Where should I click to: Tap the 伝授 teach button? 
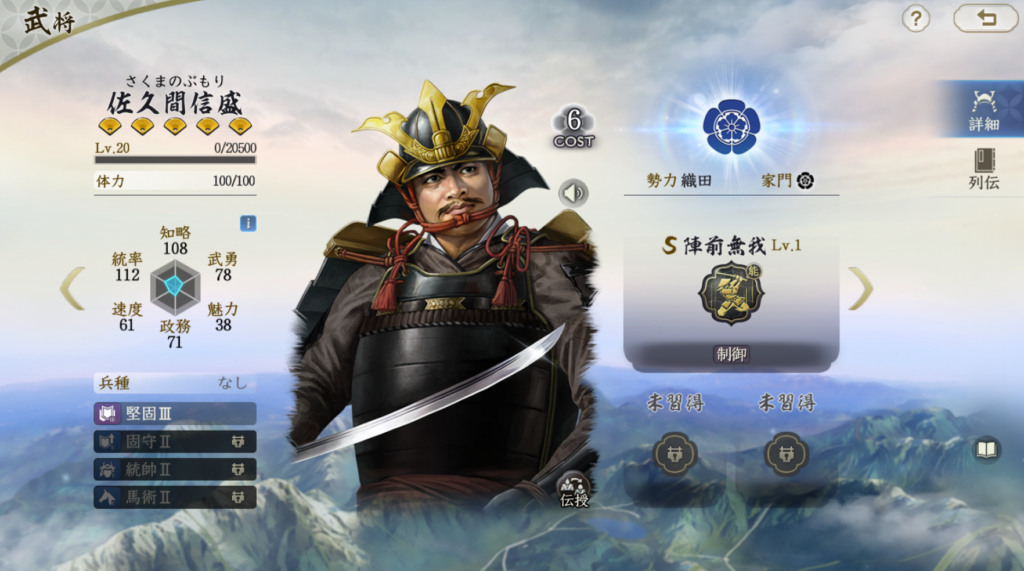tap(574, 489)
